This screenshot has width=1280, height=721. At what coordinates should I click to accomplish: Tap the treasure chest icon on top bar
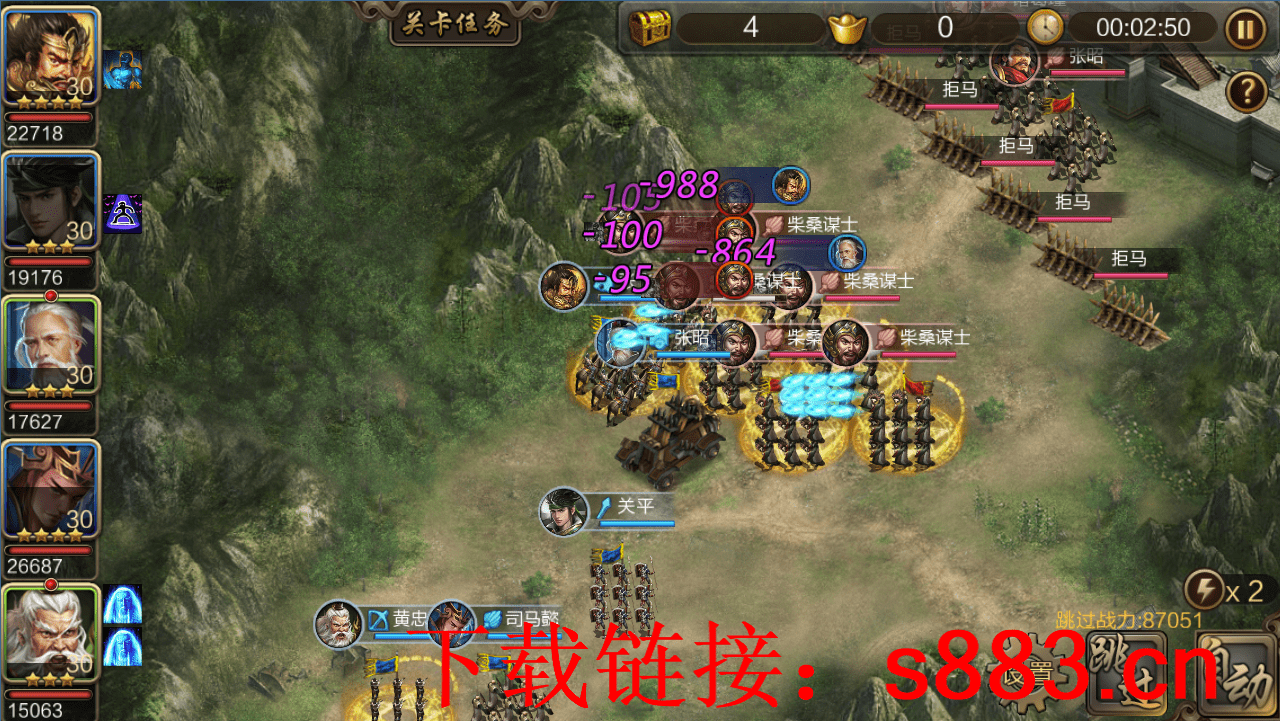tap(648, 27)
